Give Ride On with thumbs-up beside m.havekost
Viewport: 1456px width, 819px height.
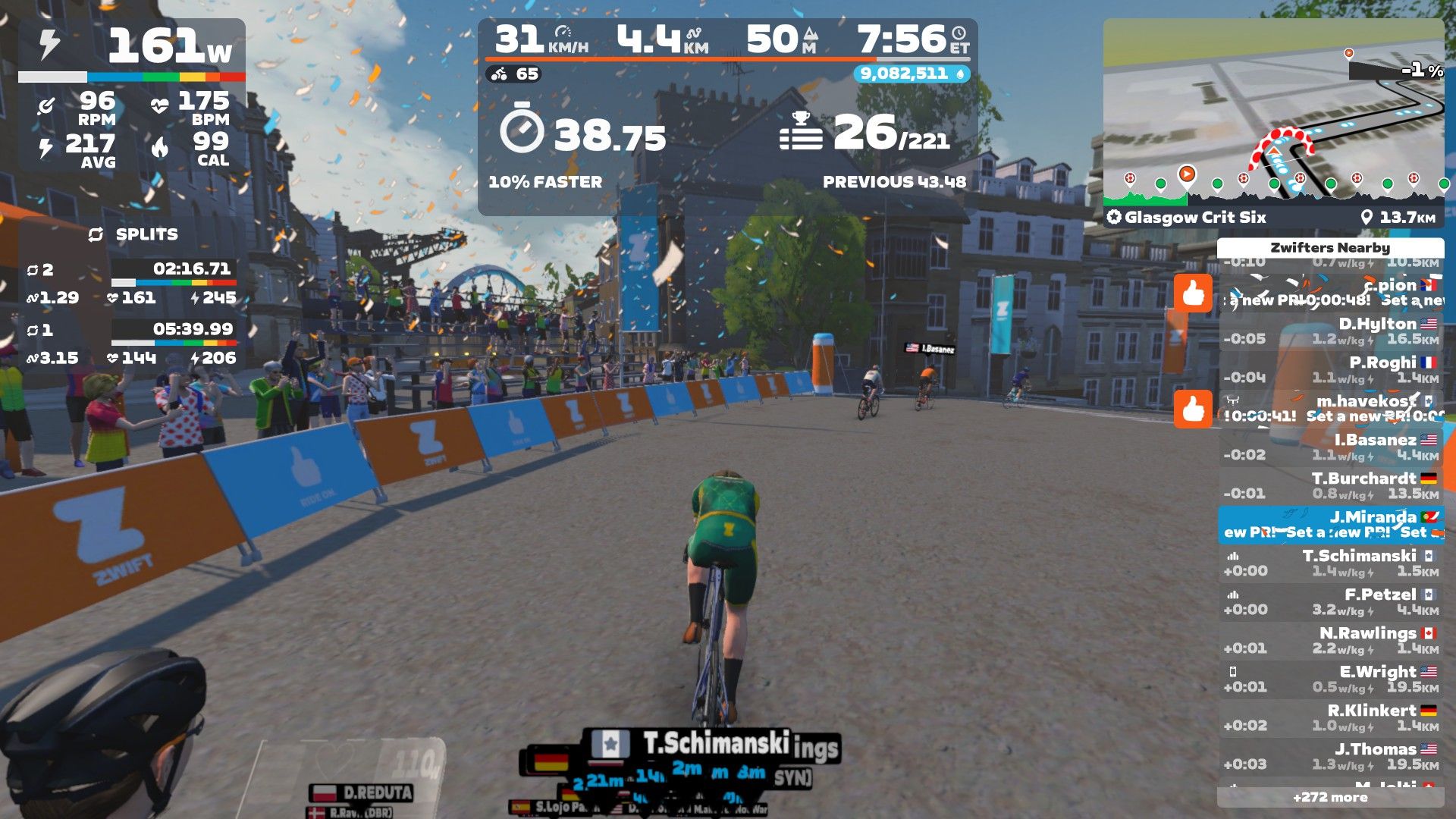click(1193, 408)
